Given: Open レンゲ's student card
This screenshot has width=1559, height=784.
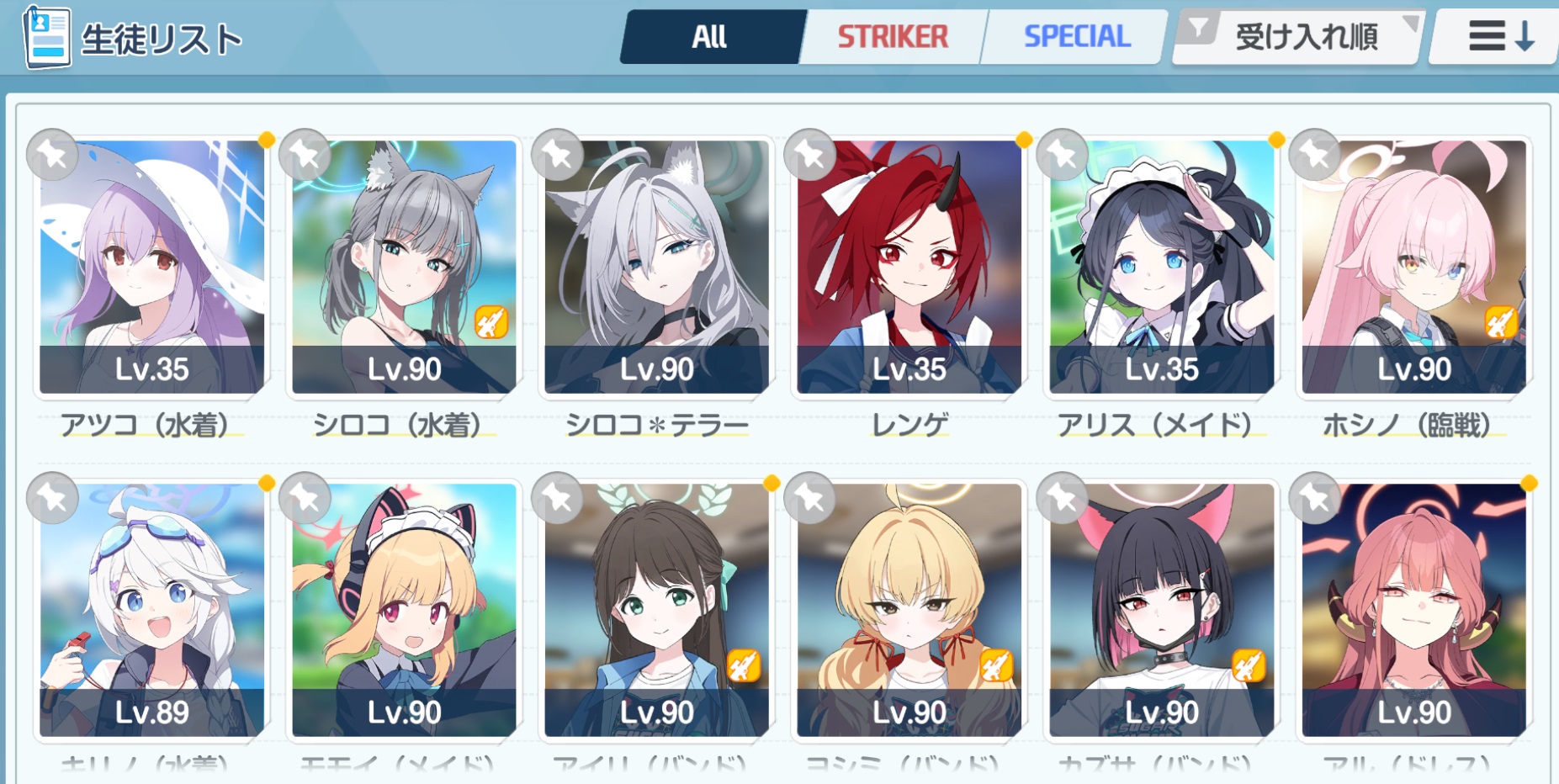Looking at the screenshot, I should [x=909, y=267].
